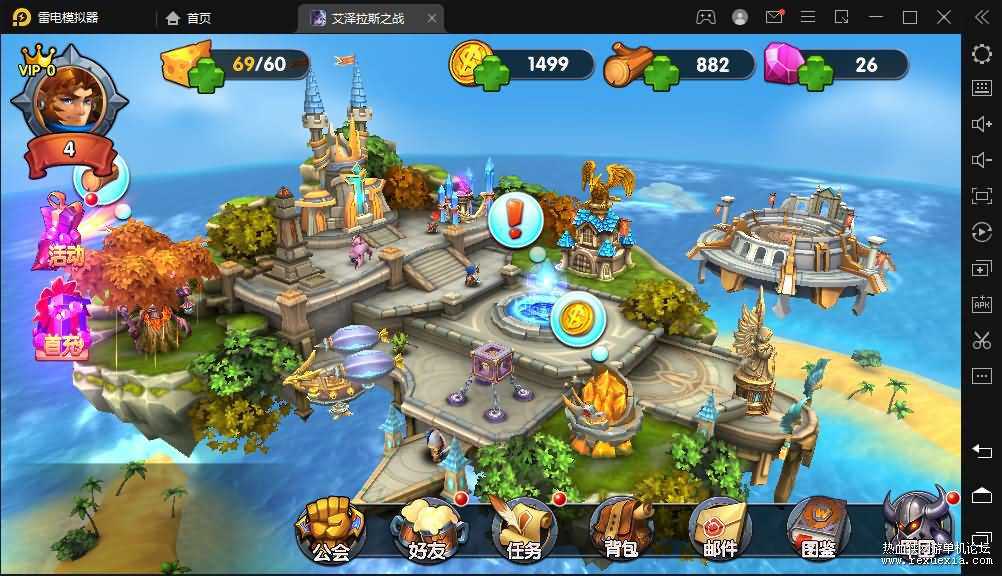
Task: Collect the gold coin bubble
Action: coord(575,319)
